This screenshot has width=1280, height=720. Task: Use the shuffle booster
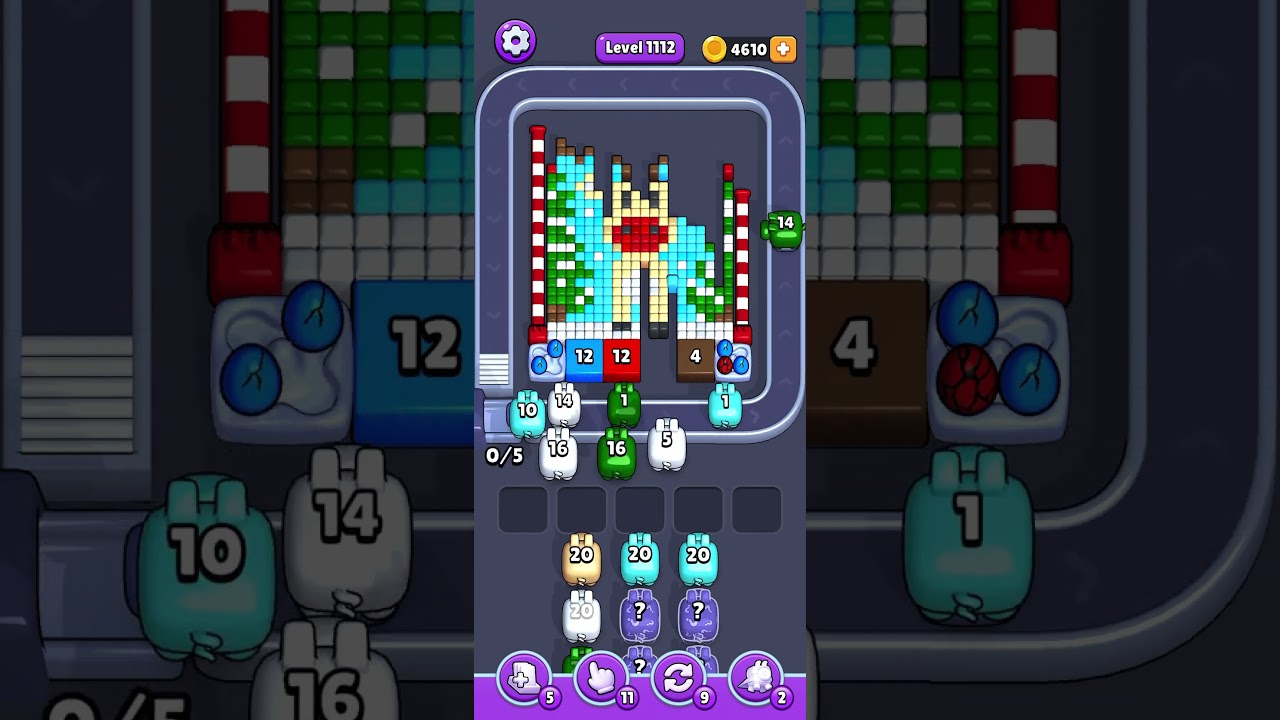[x=678, y=678]
